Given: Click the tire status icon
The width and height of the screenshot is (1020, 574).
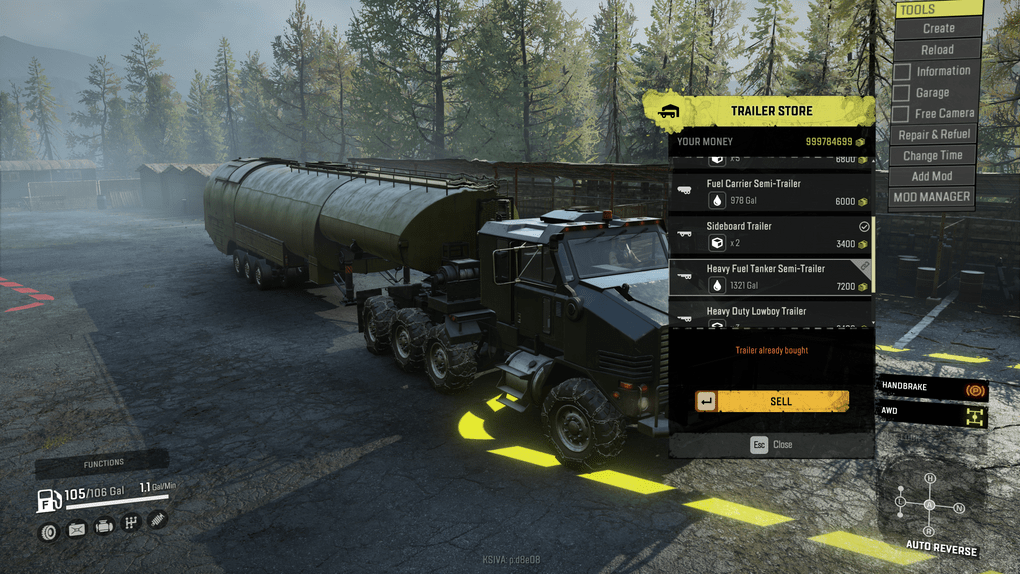Looking at the screenshot, I should (x=48, y=531).
